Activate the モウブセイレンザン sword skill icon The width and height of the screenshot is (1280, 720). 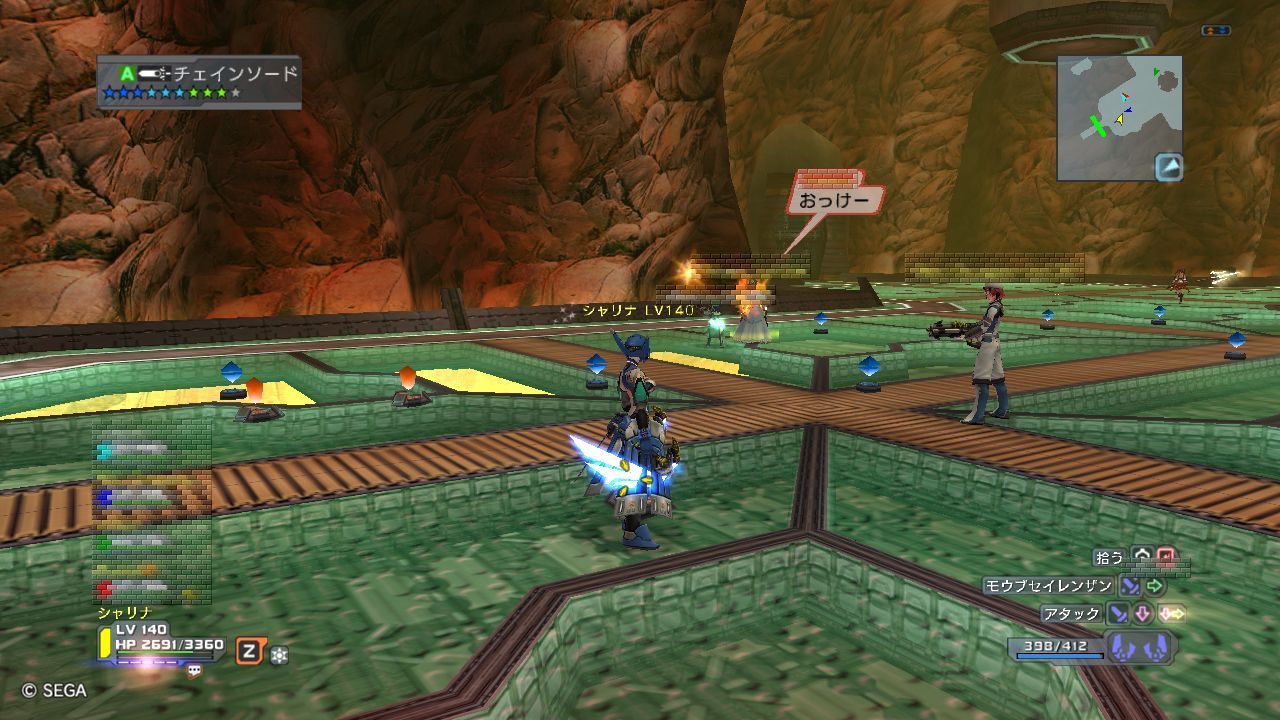[1130, 586]
